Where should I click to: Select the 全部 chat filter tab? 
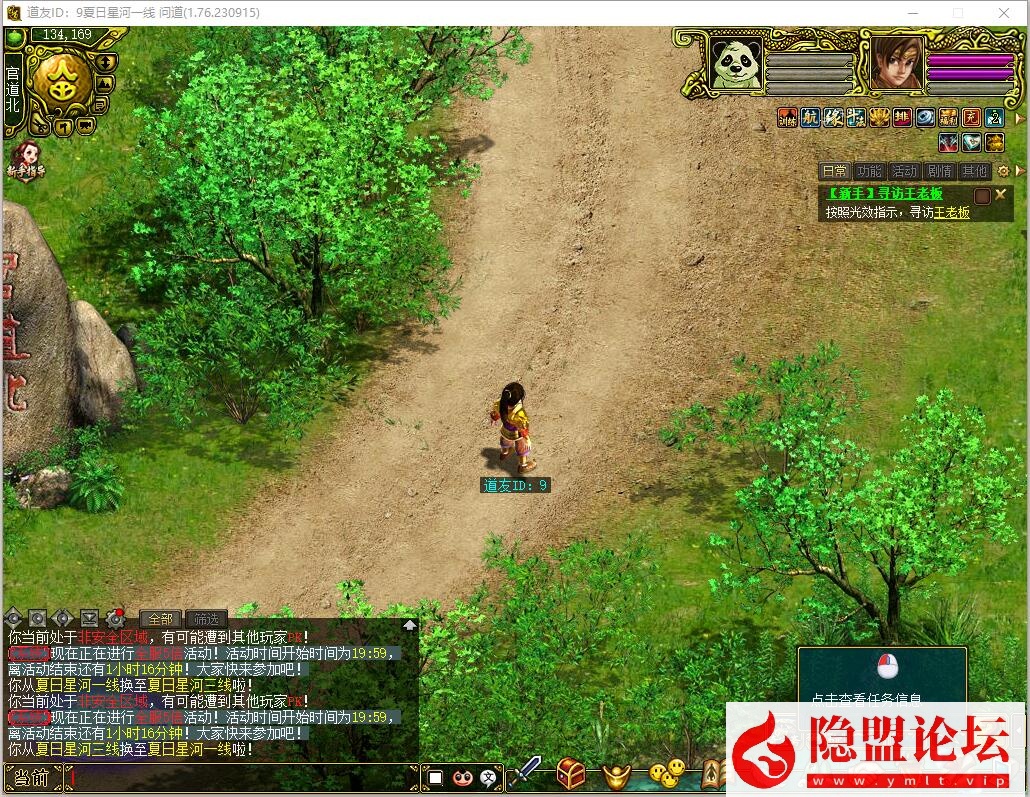pos(160,619)
